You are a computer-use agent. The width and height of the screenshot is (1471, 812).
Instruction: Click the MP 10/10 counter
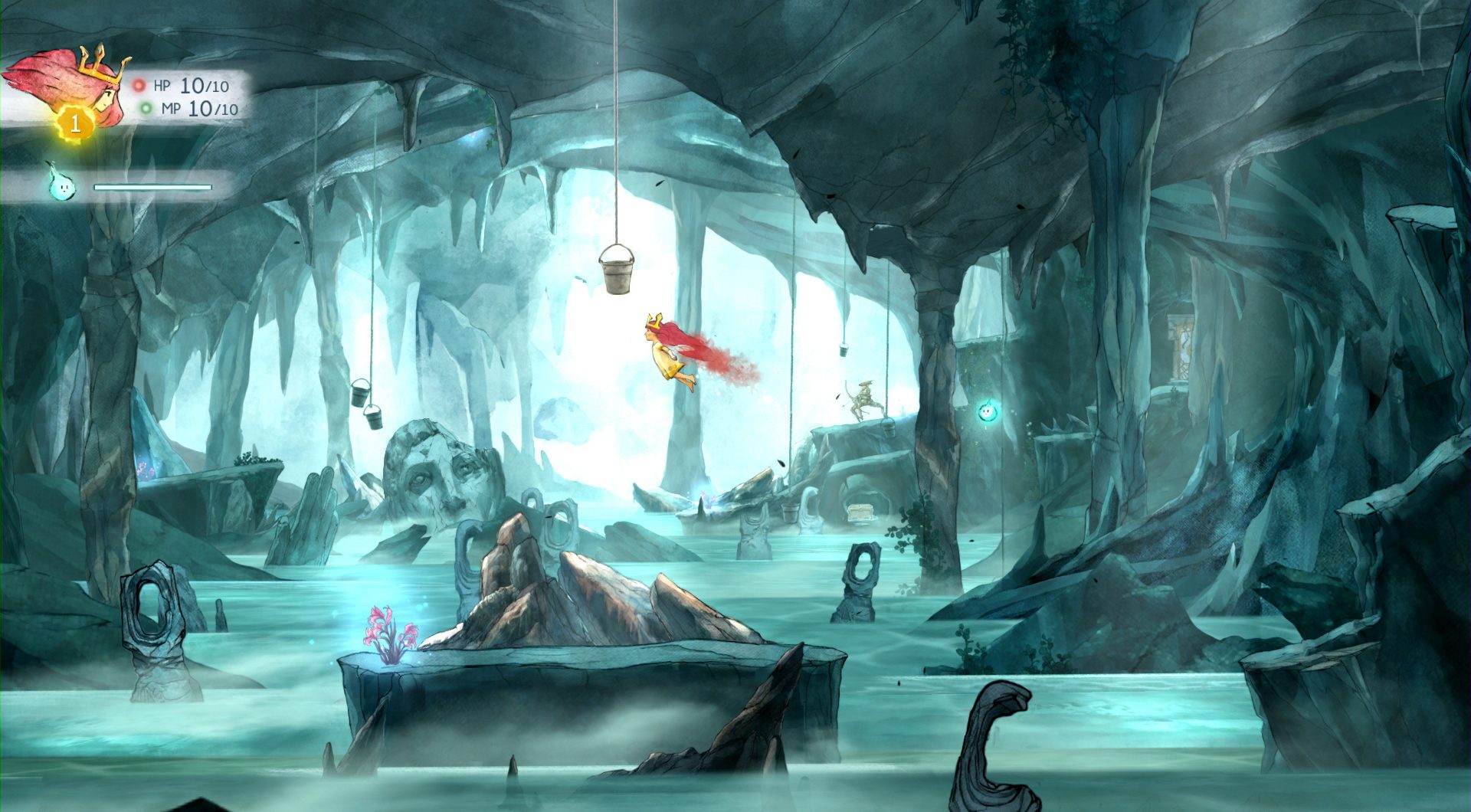point(199,109)
